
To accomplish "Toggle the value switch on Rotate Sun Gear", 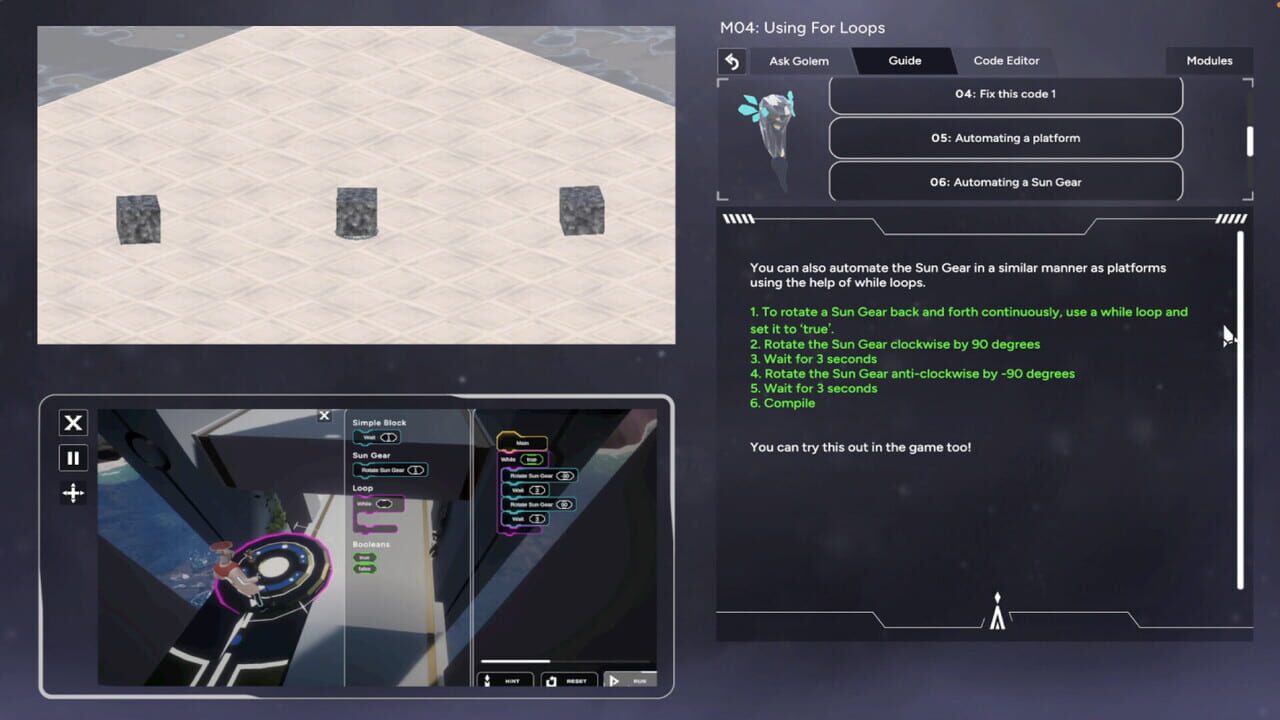I will [416, 469].
